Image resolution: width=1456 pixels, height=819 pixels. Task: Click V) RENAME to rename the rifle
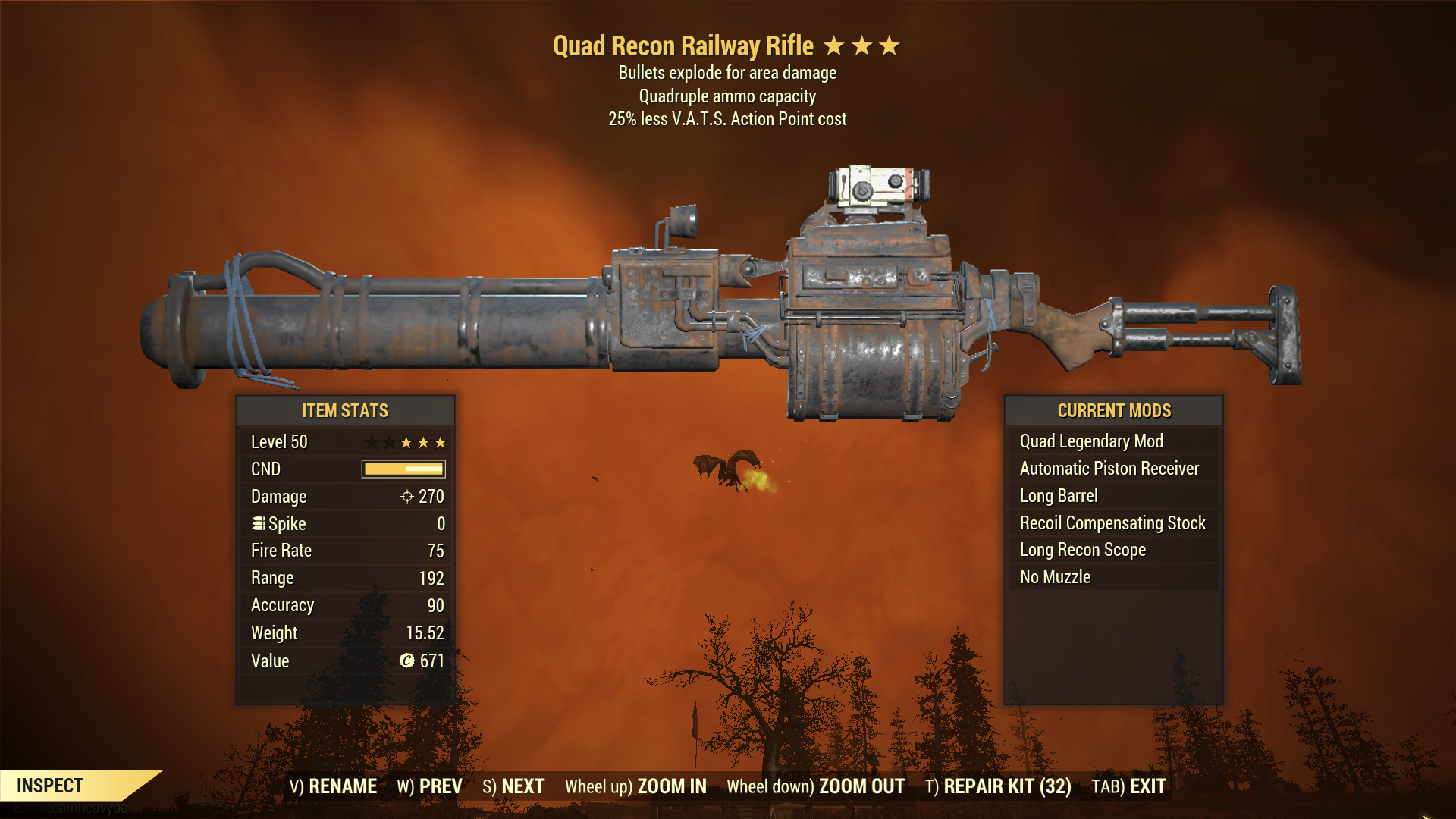pos(332,786)
